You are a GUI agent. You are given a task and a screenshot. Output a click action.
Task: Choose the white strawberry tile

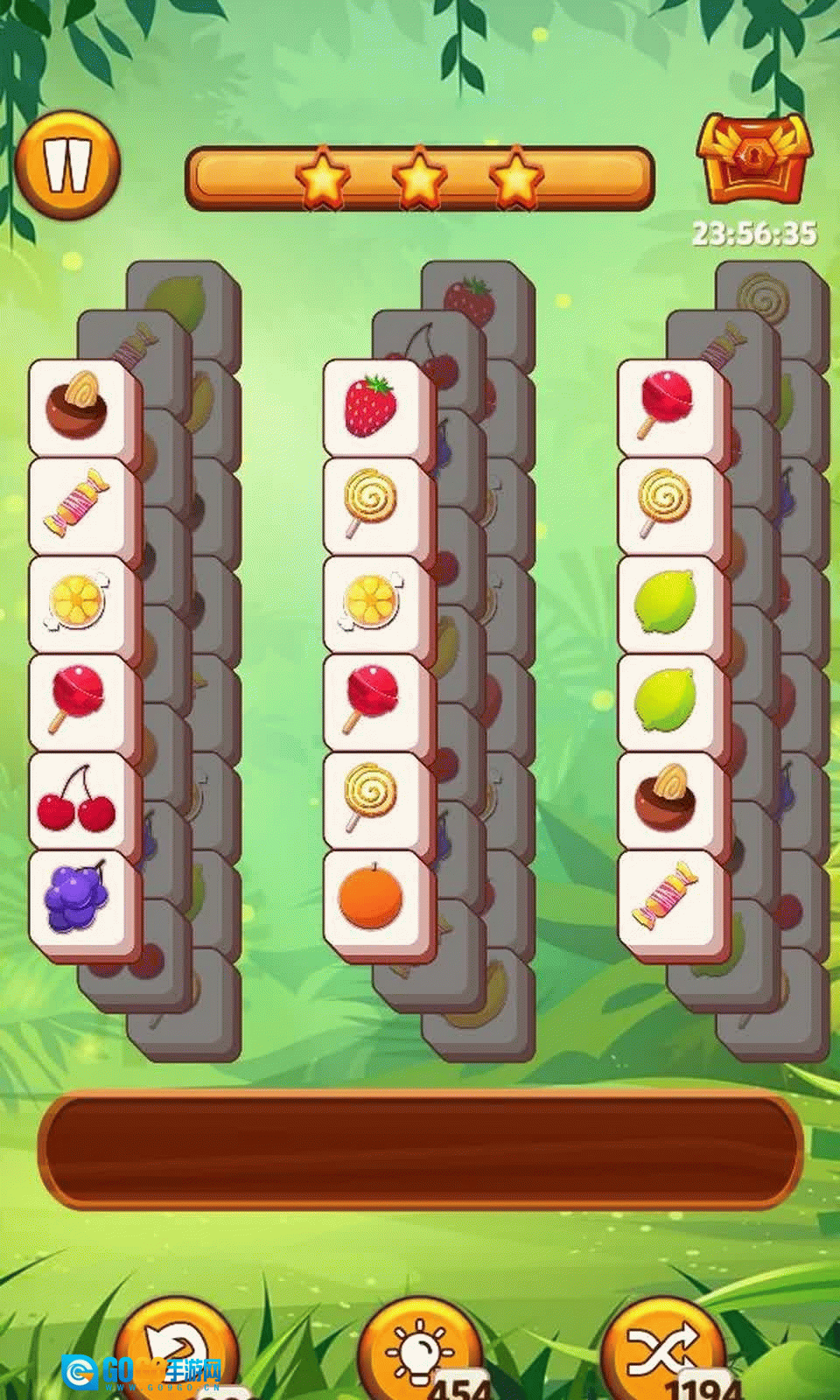(373, 407)
